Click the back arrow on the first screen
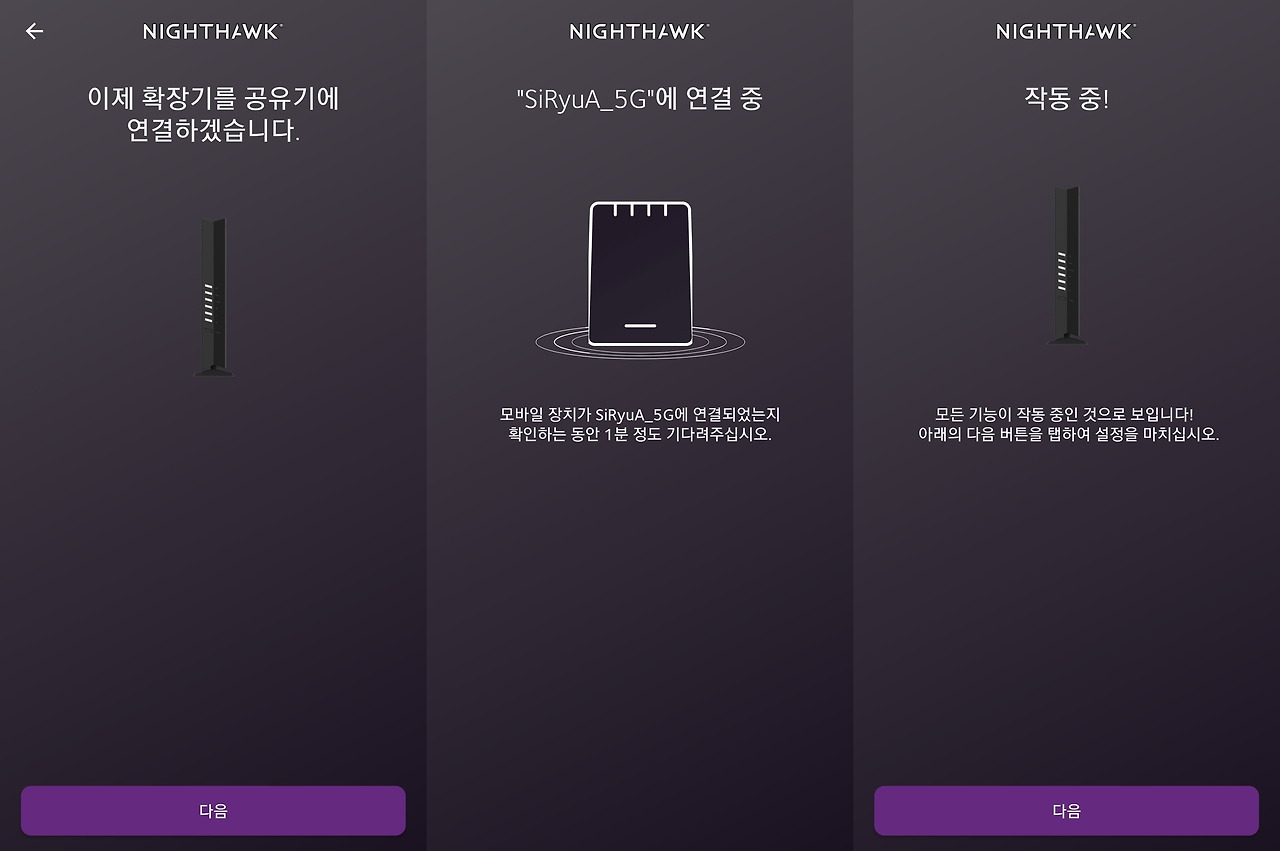 34,31
